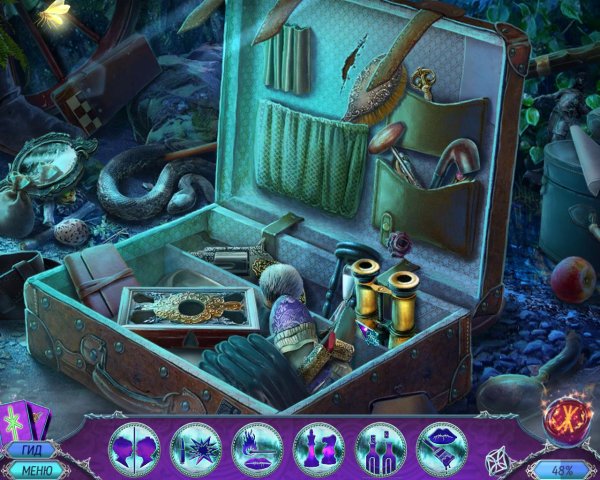600x480 pixels.
Task: Select the spiky star silhouette item
Action: coord(194,445)
